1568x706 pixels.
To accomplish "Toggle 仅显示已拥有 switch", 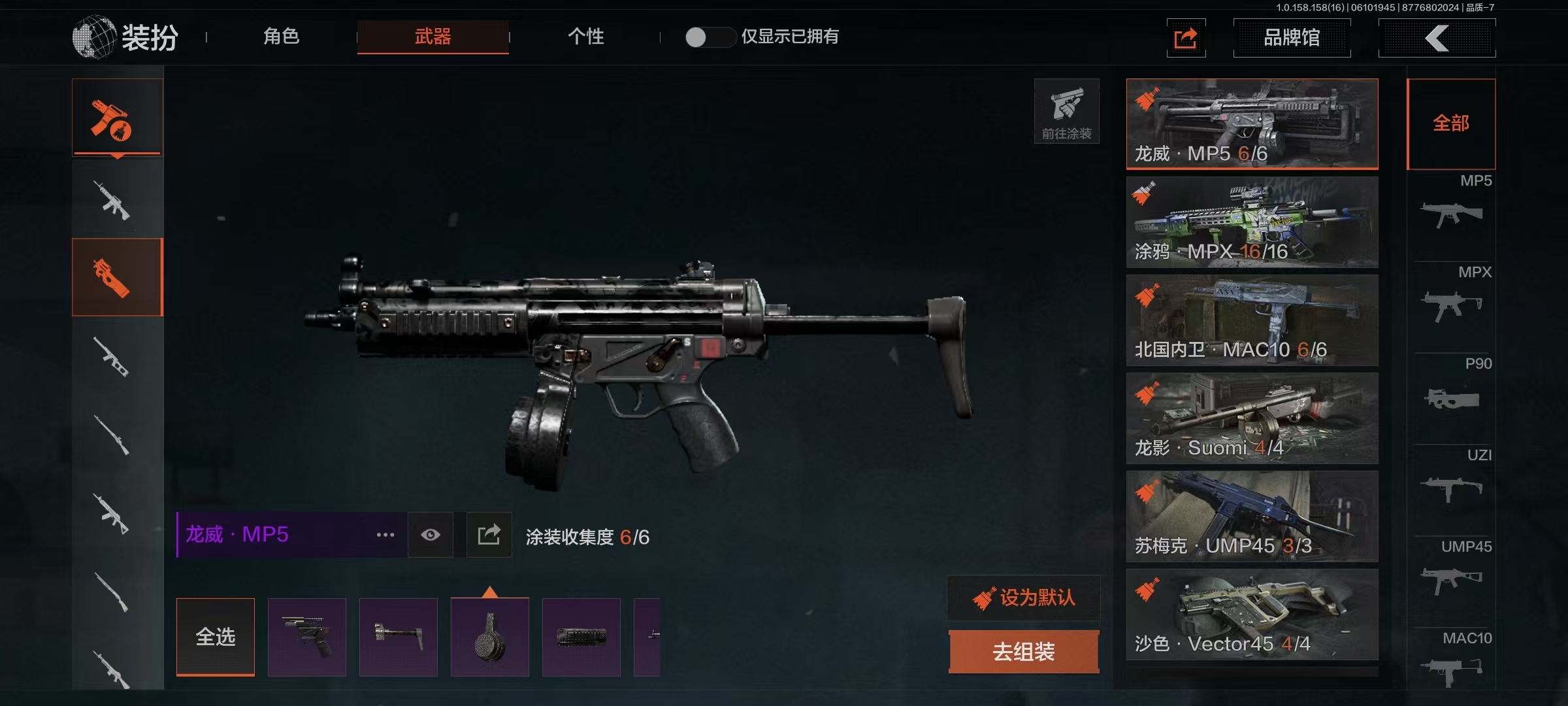I will [x=710, y=37].
